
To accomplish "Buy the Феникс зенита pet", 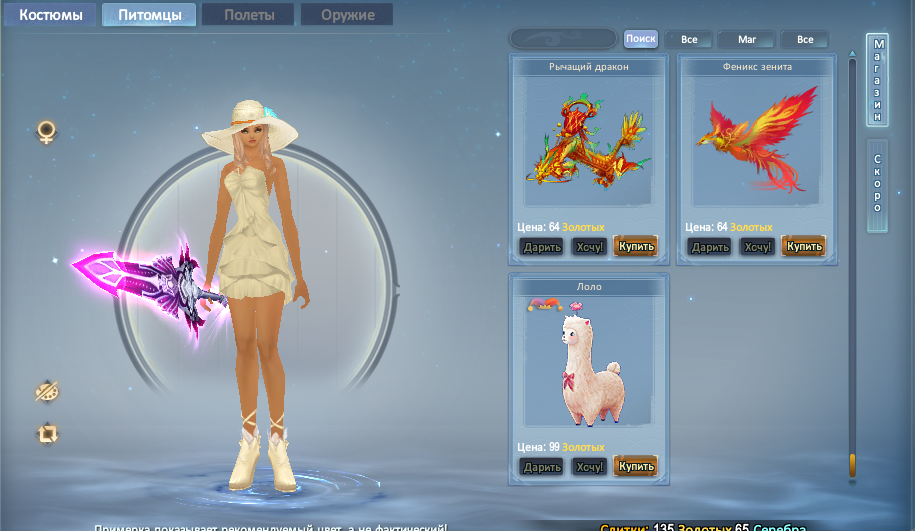I will pos(804,246).
